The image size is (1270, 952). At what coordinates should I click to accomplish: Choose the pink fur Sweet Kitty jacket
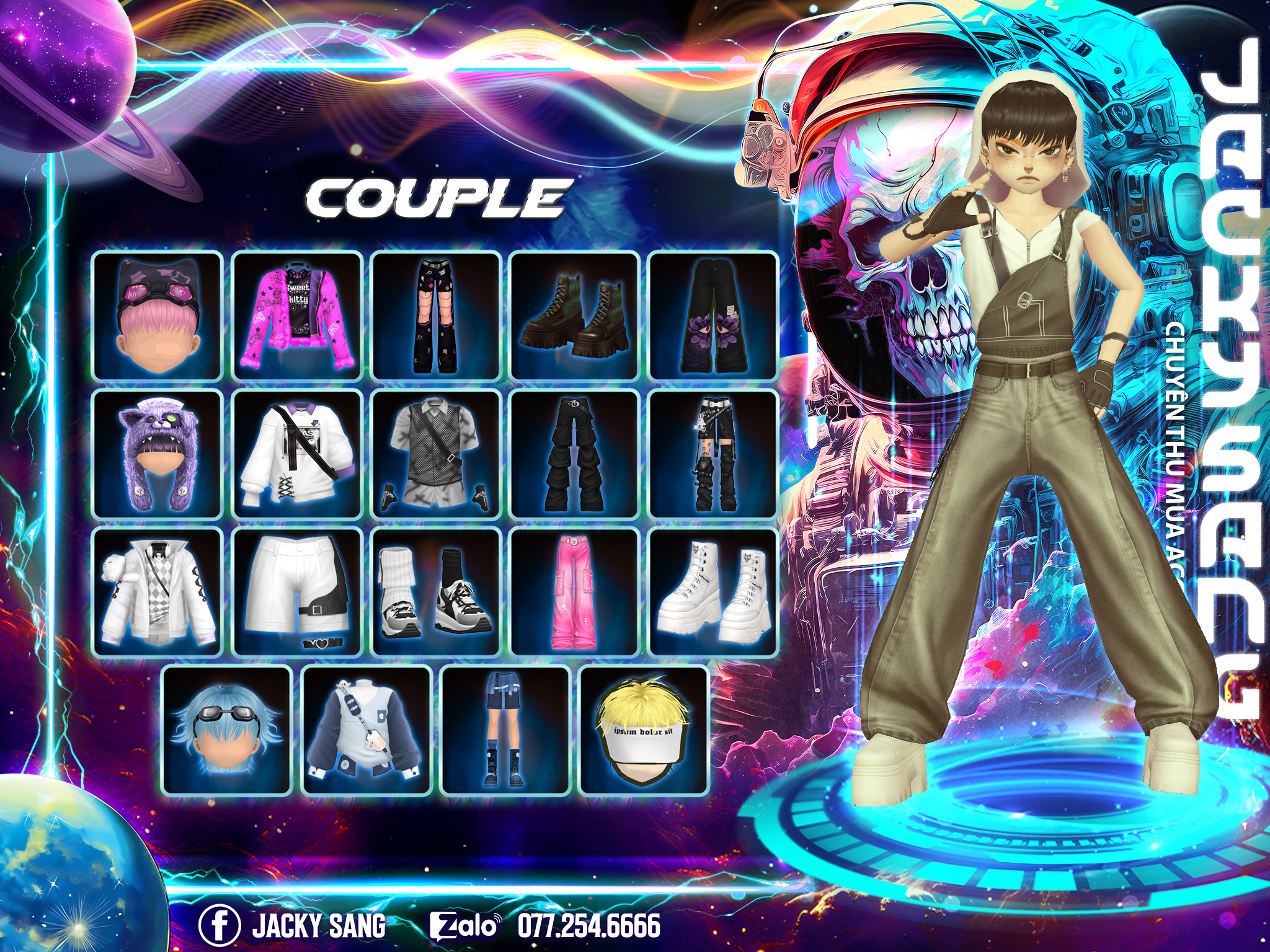297,316
